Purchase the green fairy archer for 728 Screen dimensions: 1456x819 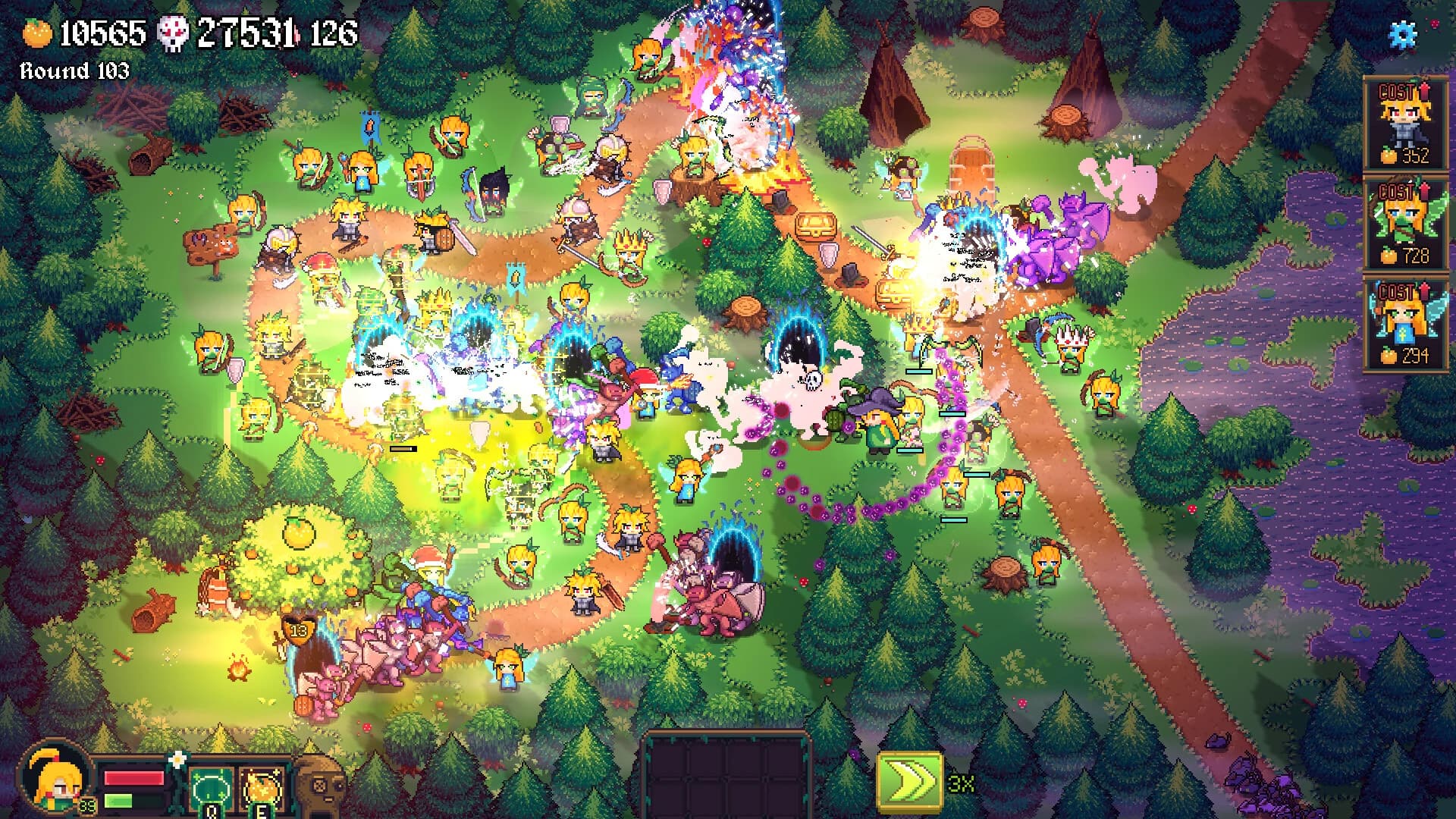pyautogui.click(x=1407, y=220)
